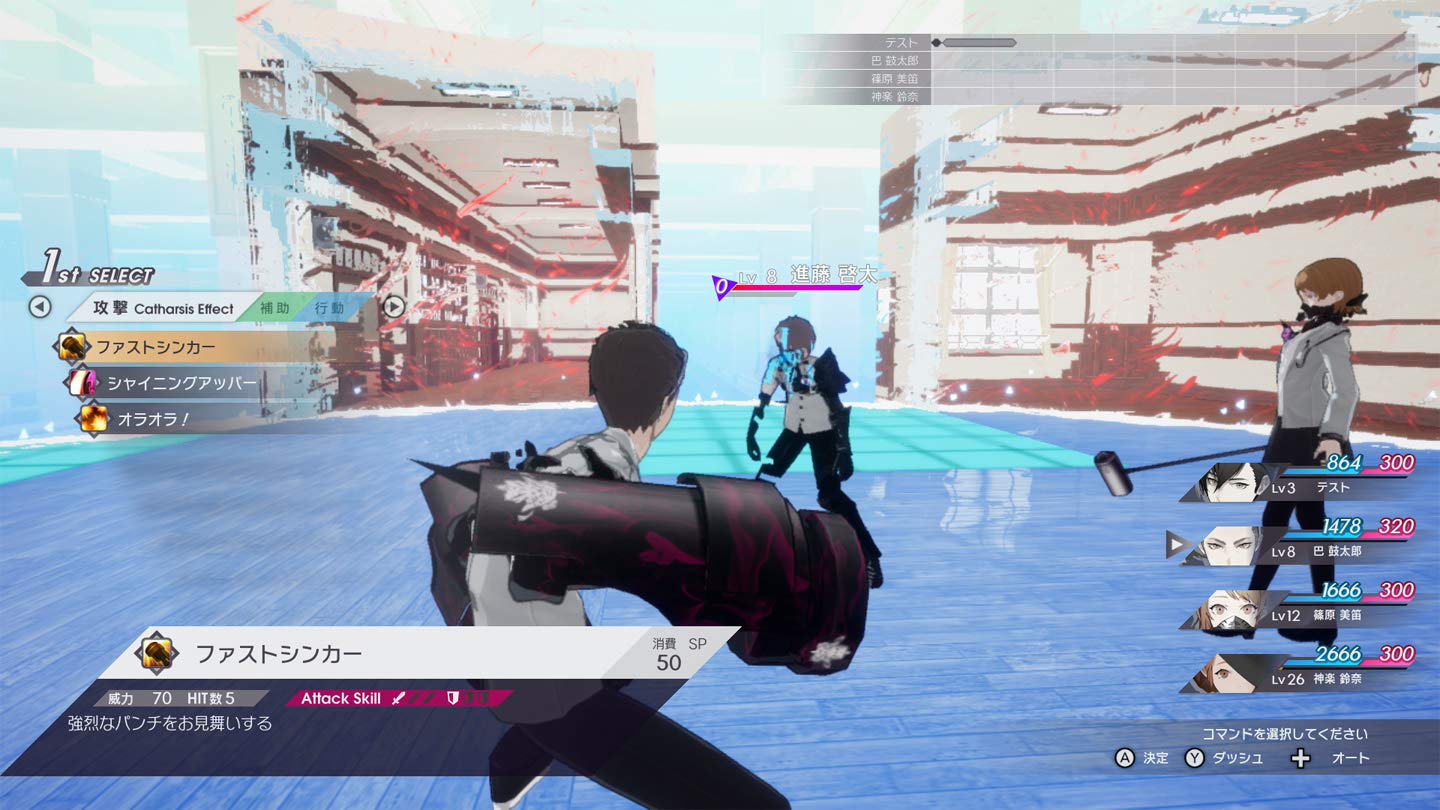1440x810 pixels.
Task: Target the enemy 進藤 啓太 name tag
Action: pos(832,275)
